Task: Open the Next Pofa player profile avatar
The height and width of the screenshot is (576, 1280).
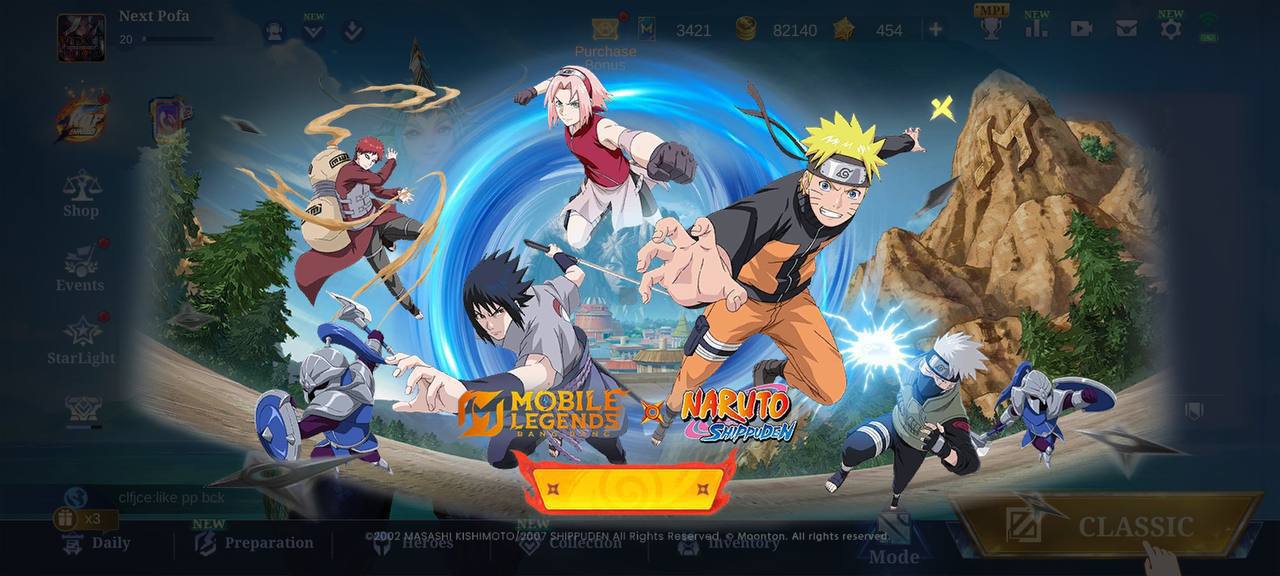Action: 81,37
